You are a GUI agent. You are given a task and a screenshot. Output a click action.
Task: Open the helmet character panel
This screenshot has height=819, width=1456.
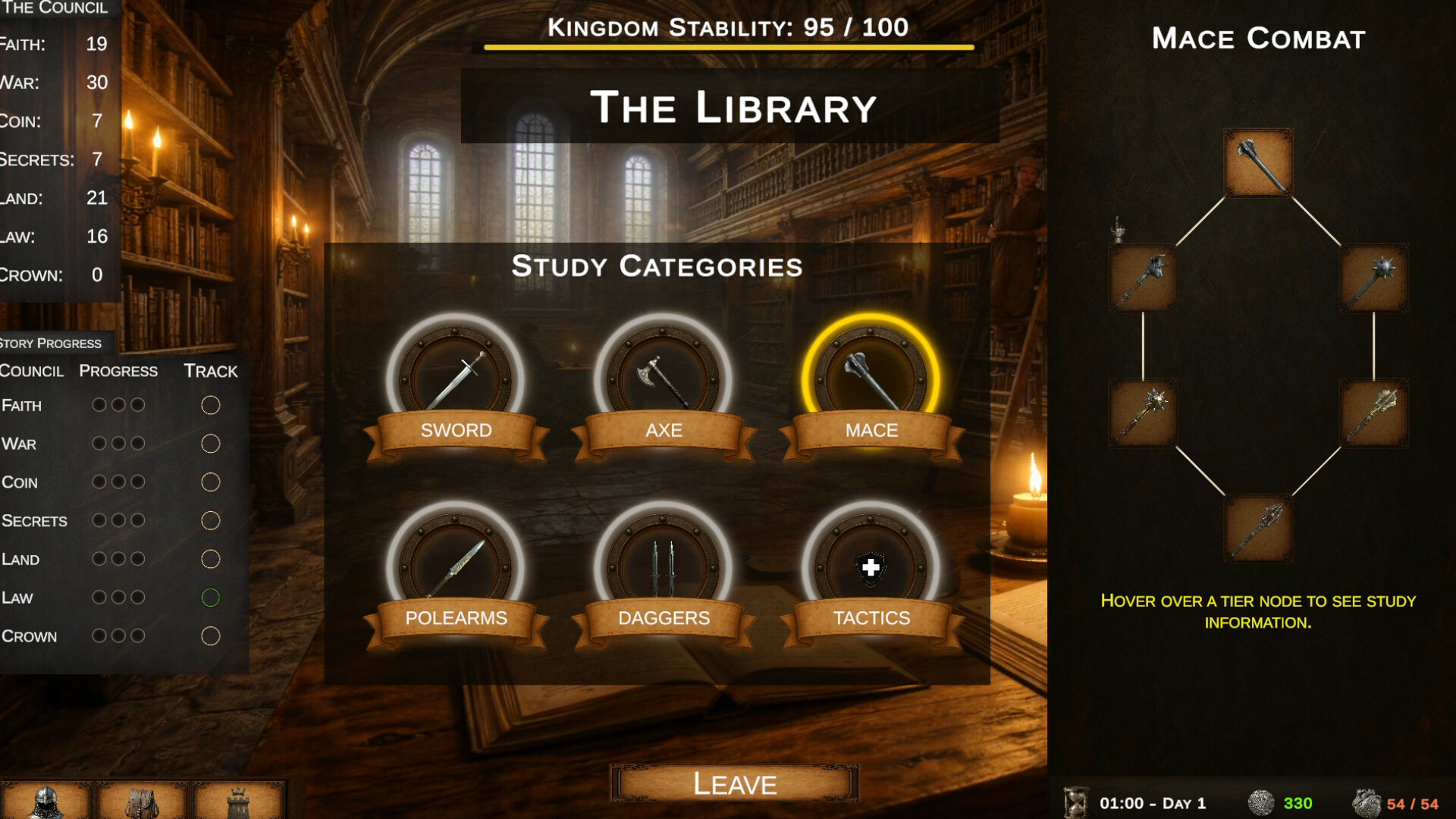pos(46,801)
